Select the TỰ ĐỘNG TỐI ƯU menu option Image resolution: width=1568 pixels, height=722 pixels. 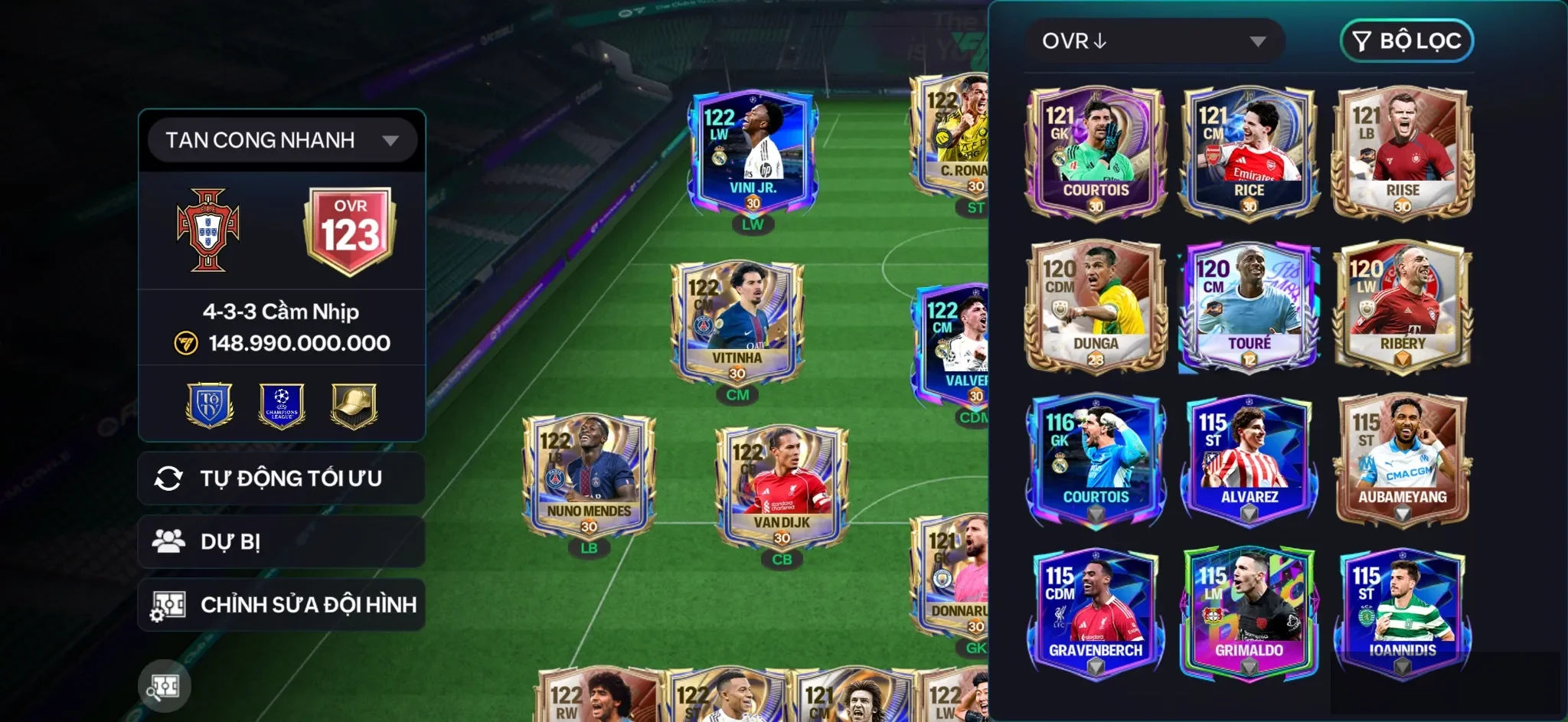pos(282,478)
